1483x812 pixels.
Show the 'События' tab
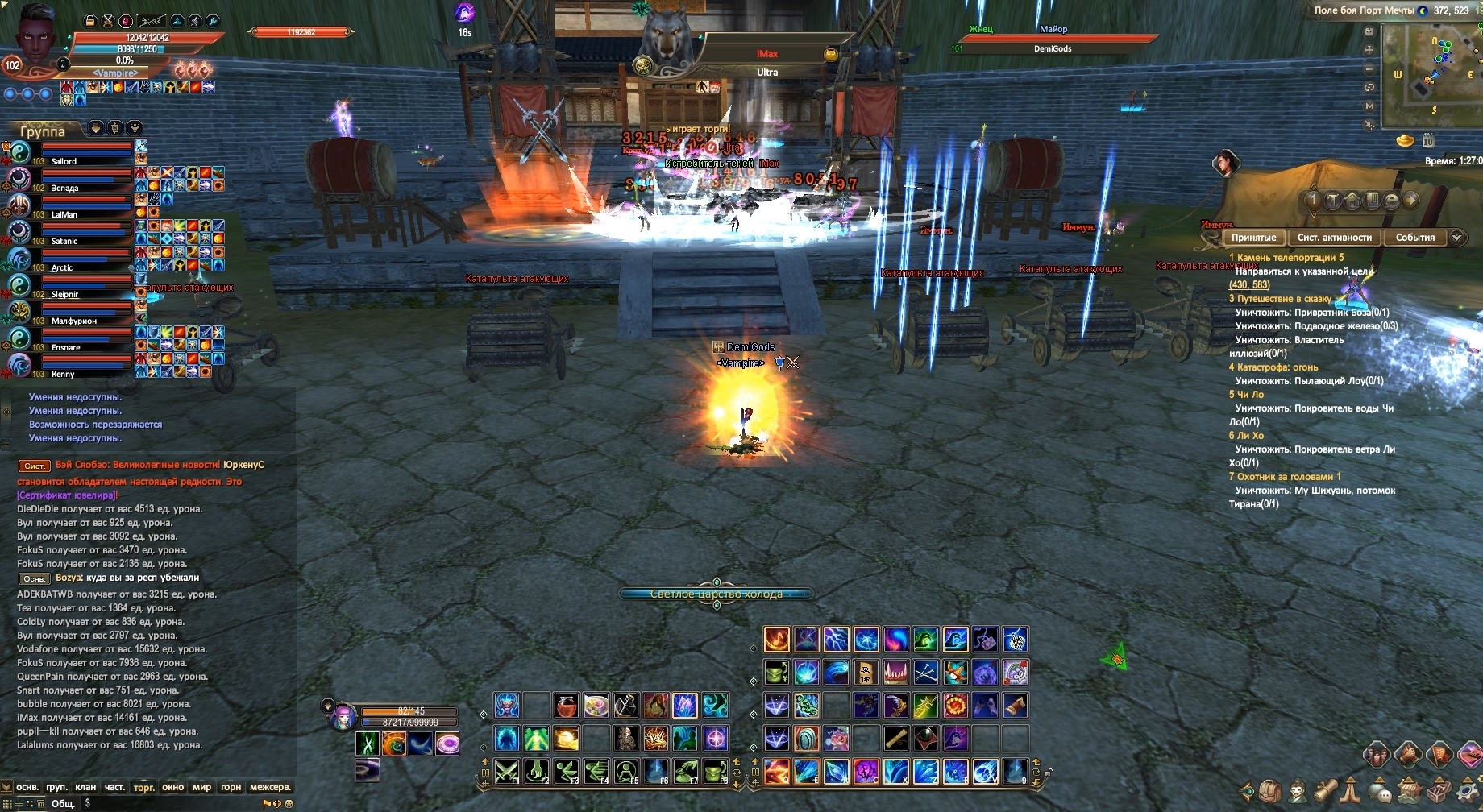click(x=1414, y=238)
